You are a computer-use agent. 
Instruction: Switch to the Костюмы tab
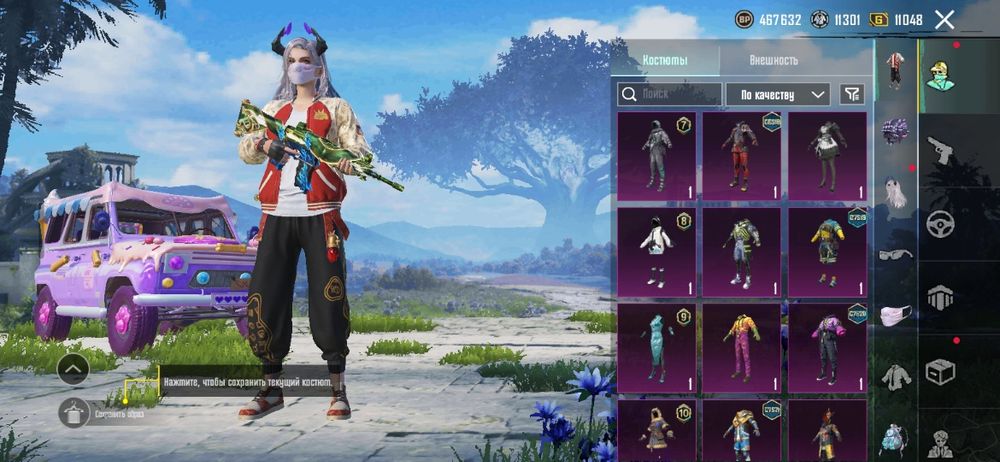(x=665, y=60)
